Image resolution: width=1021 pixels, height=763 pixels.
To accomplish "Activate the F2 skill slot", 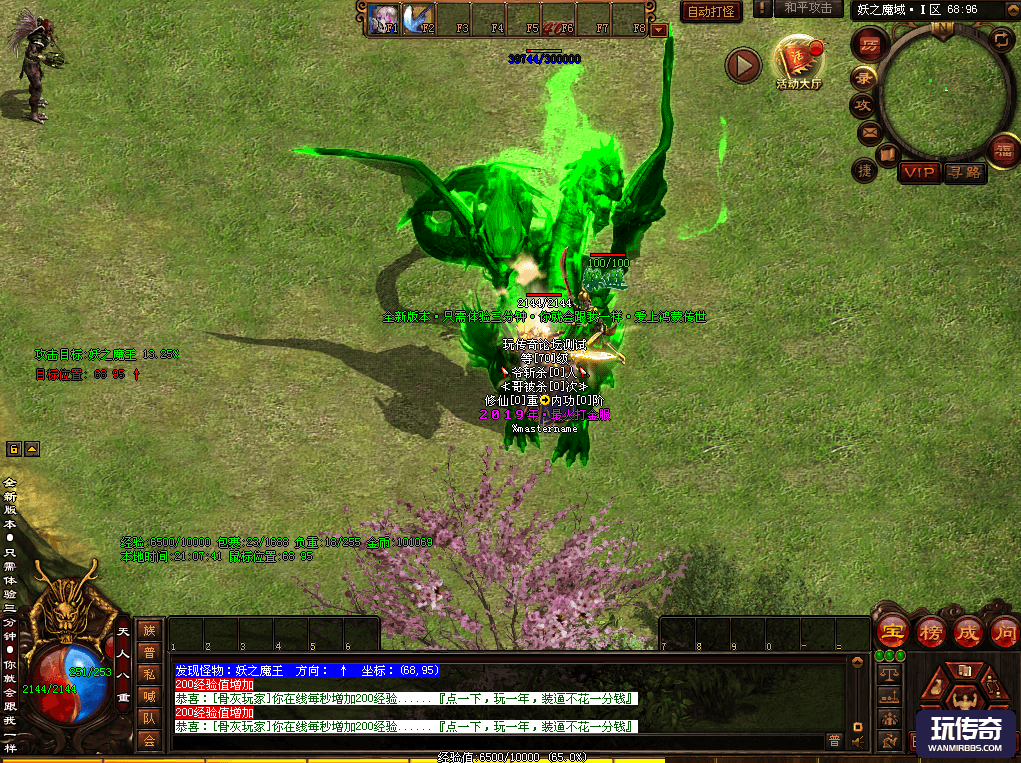I will click(x=419, y=18).
